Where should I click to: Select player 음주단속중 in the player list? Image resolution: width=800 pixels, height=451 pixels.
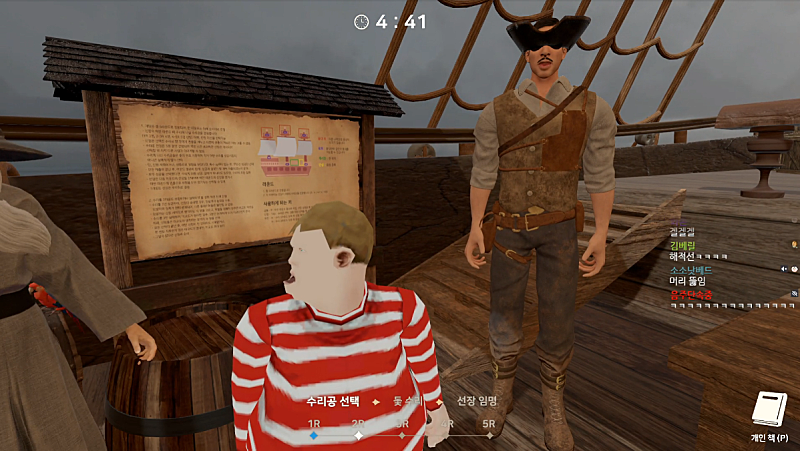coord(692,295)
